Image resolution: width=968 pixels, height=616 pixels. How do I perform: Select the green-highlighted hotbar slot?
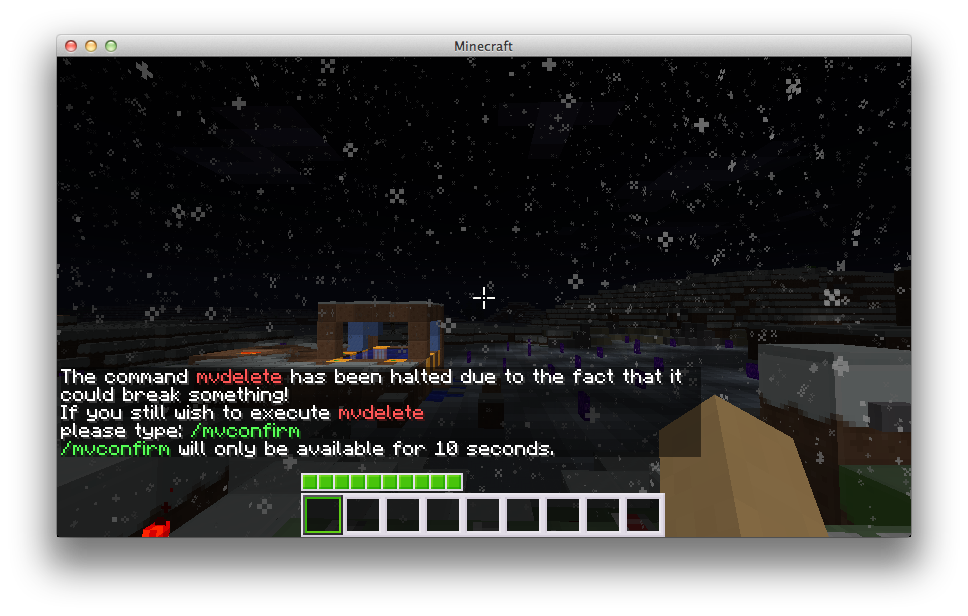click(x=323, y=515)
